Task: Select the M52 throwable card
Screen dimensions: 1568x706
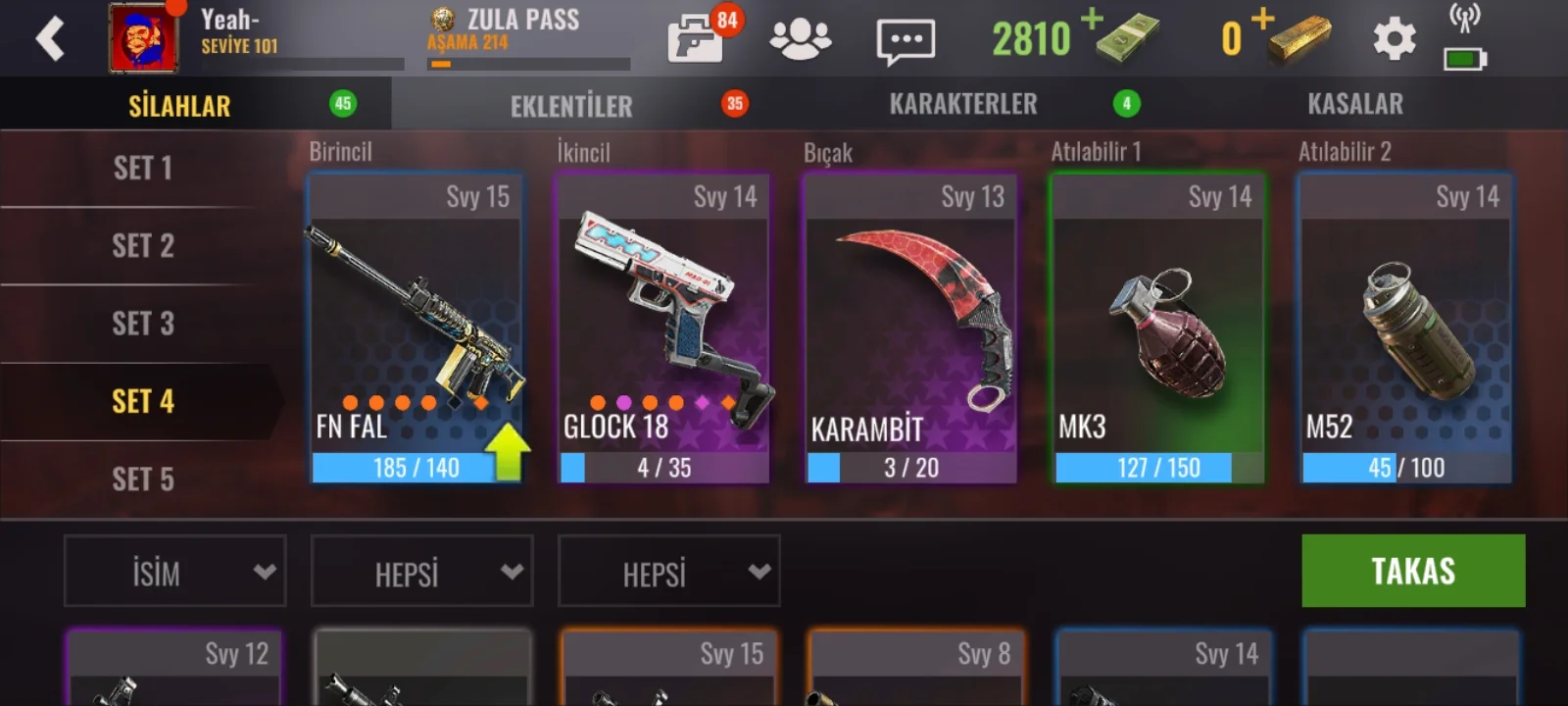Action: 1405,328
